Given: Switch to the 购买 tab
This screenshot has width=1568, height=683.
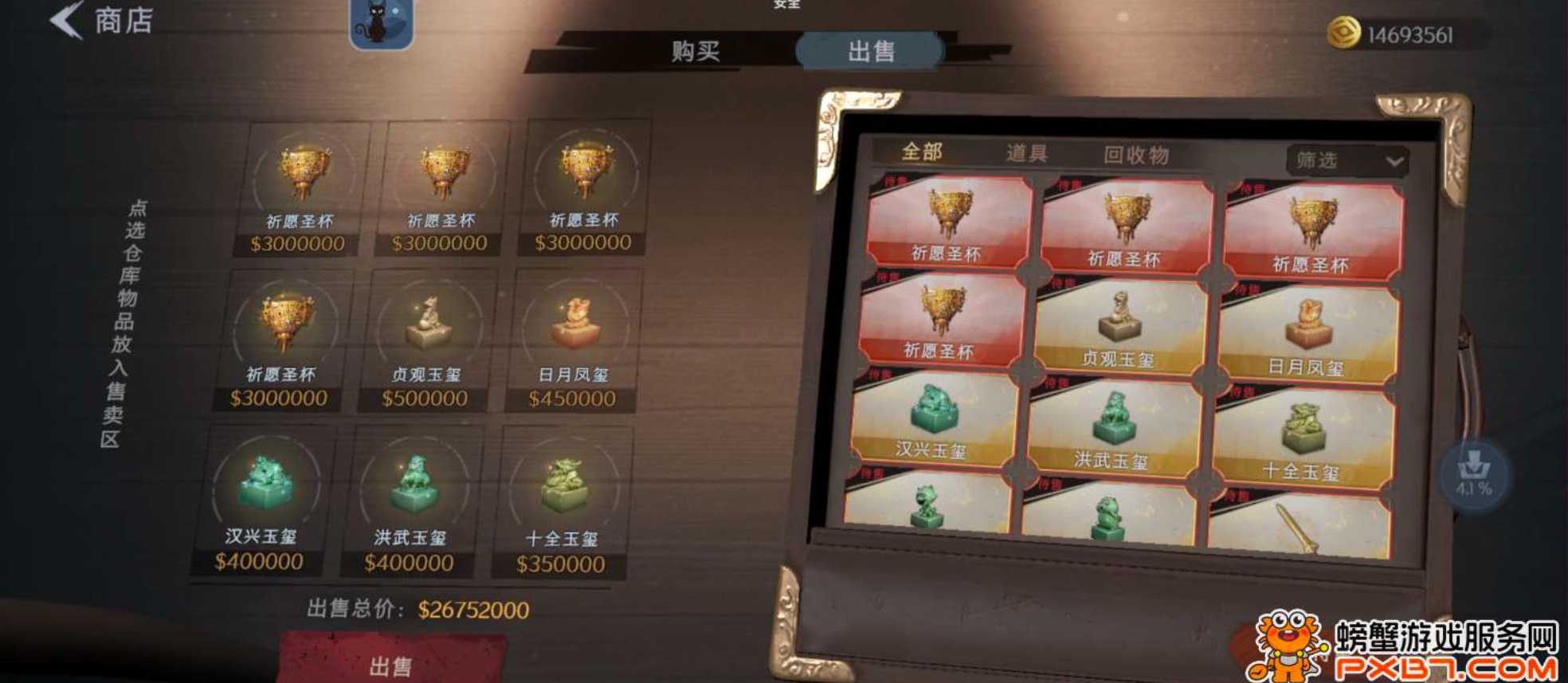Looking at the screenshot, I should point(694,50).
